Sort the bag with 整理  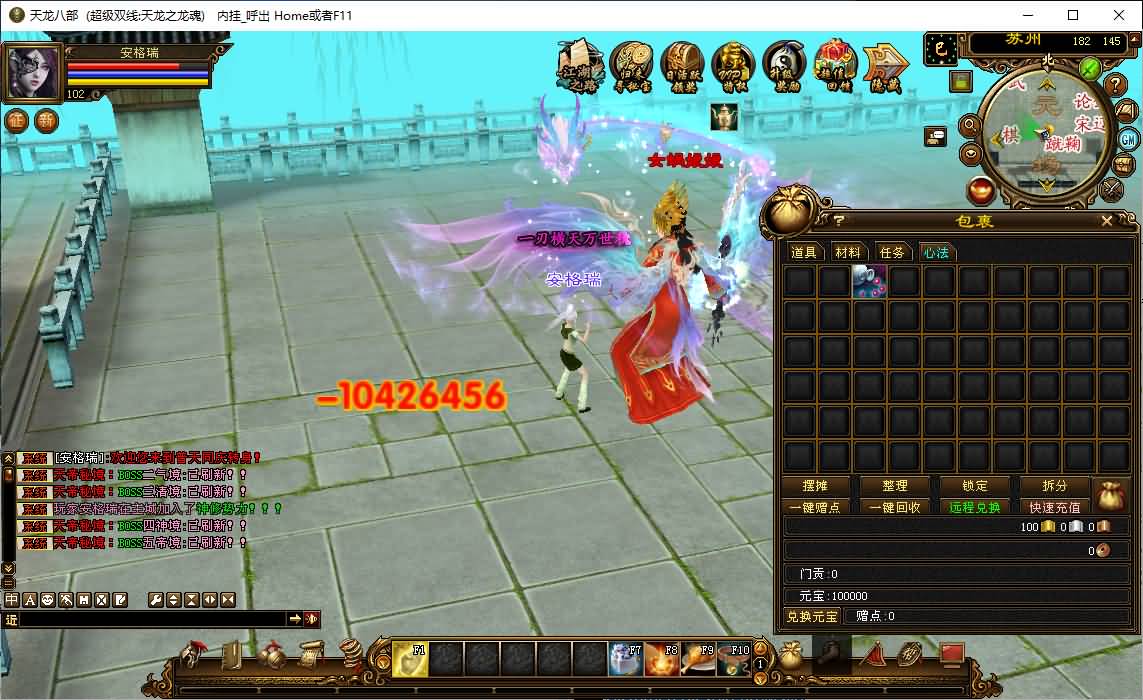[895, 486]
